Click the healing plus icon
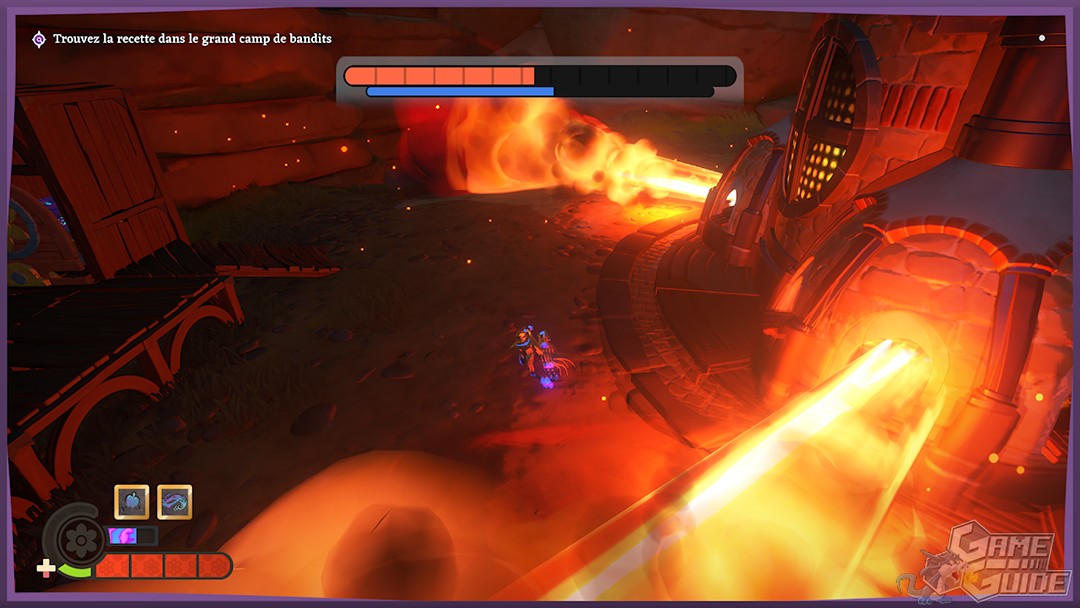Image resolution: width=1080 pixels, height=608 pixels. 46,569
